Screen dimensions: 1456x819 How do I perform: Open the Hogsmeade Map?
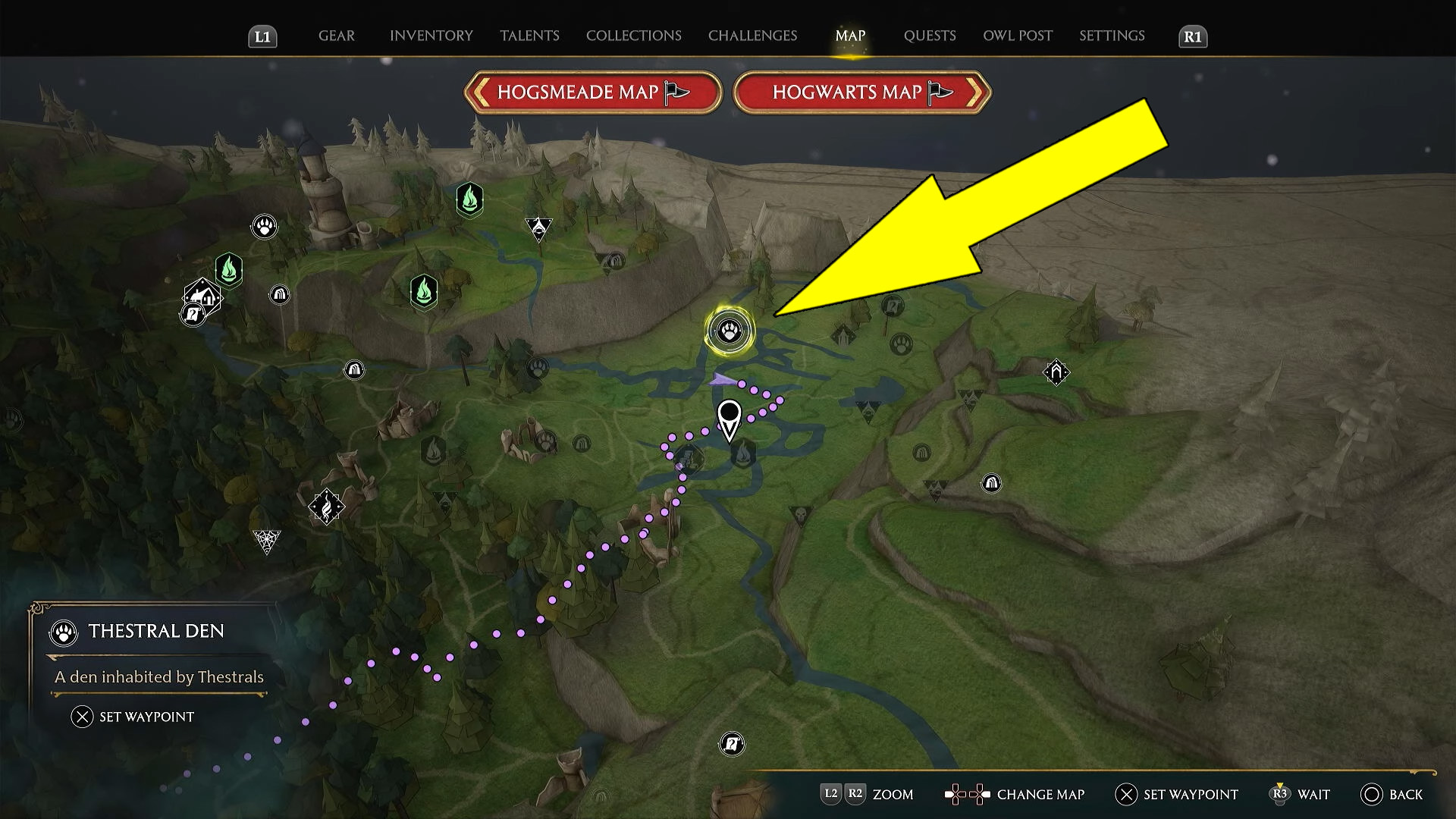point(591,92)
